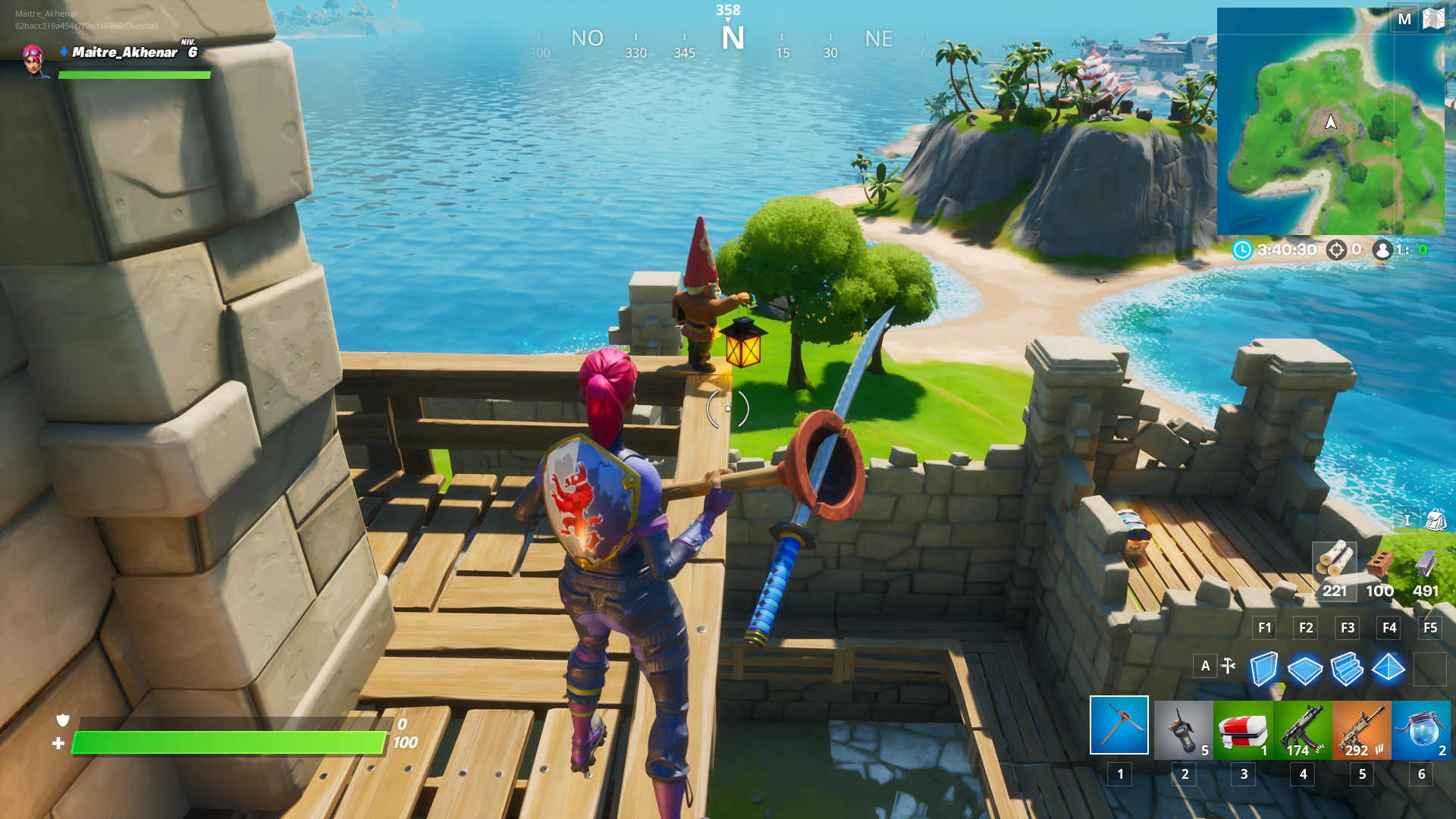The height and width of the screenshot is (819, 1456).
Task: Select the grenade slot with 5 count
Action: click(1183, 730)
